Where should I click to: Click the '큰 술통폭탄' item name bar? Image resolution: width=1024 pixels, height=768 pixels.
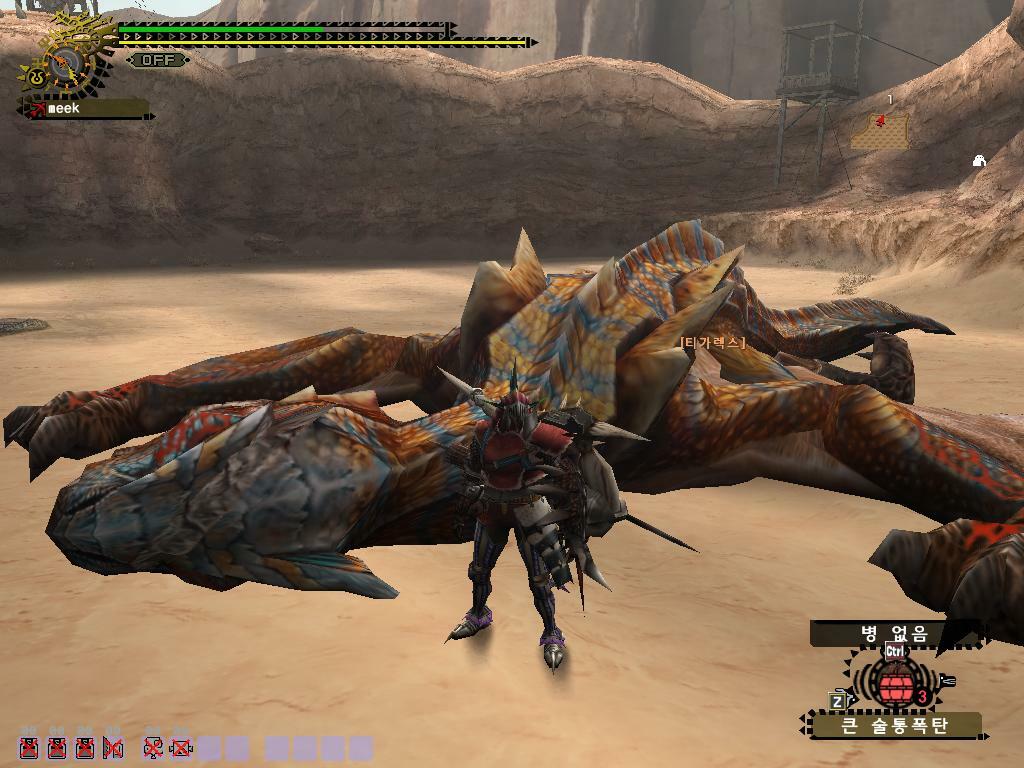895,726
